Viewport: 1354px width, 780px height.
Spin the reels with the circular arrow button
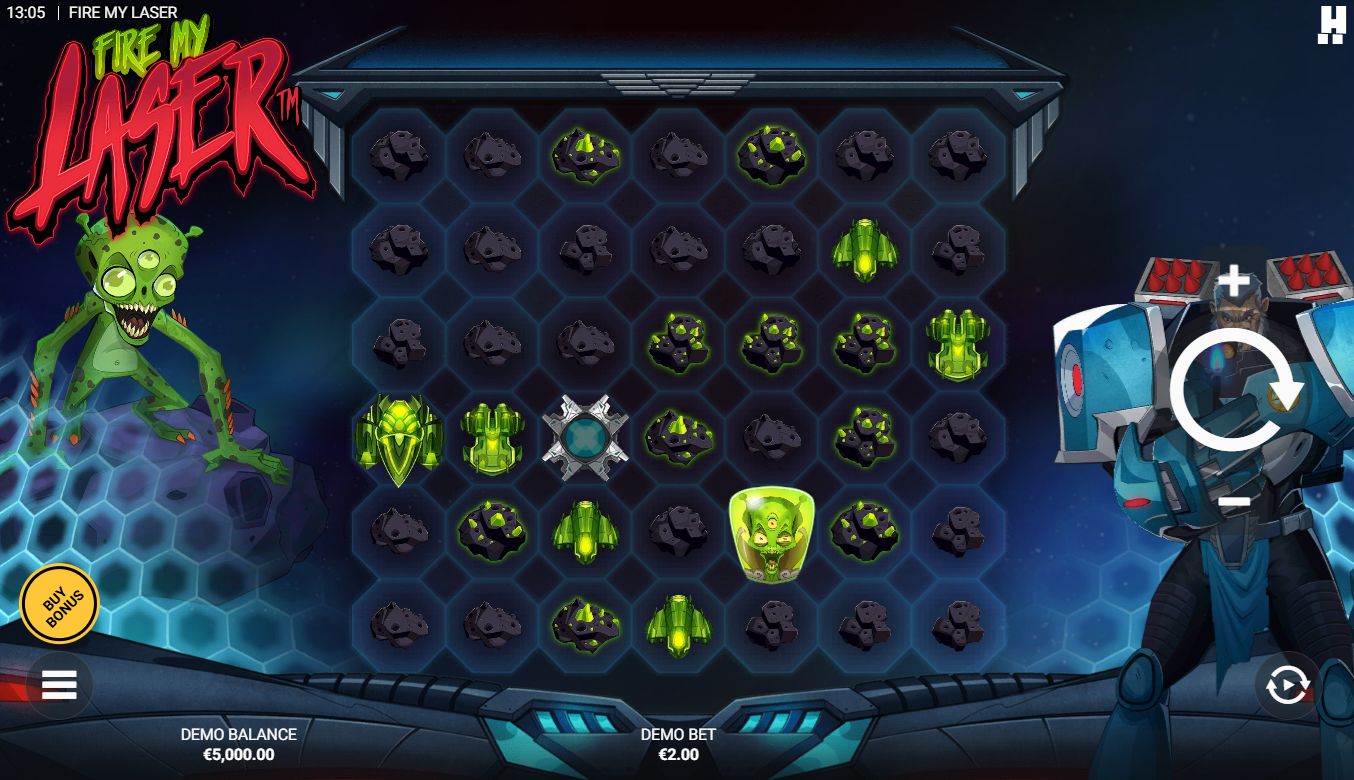pyautogui.click(x=1234, y=392)
